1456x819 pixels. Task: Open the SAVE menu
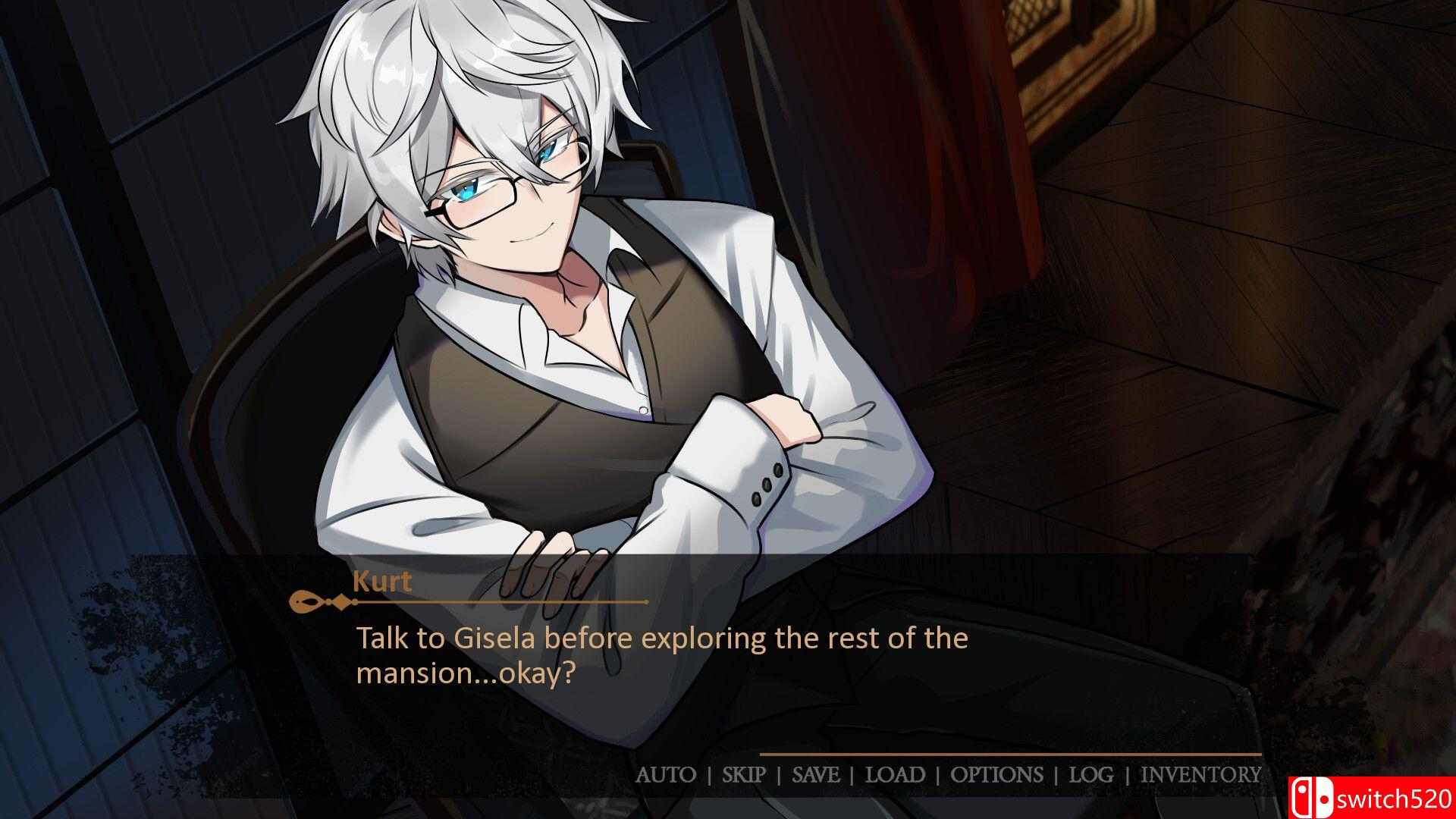point(815,774)
